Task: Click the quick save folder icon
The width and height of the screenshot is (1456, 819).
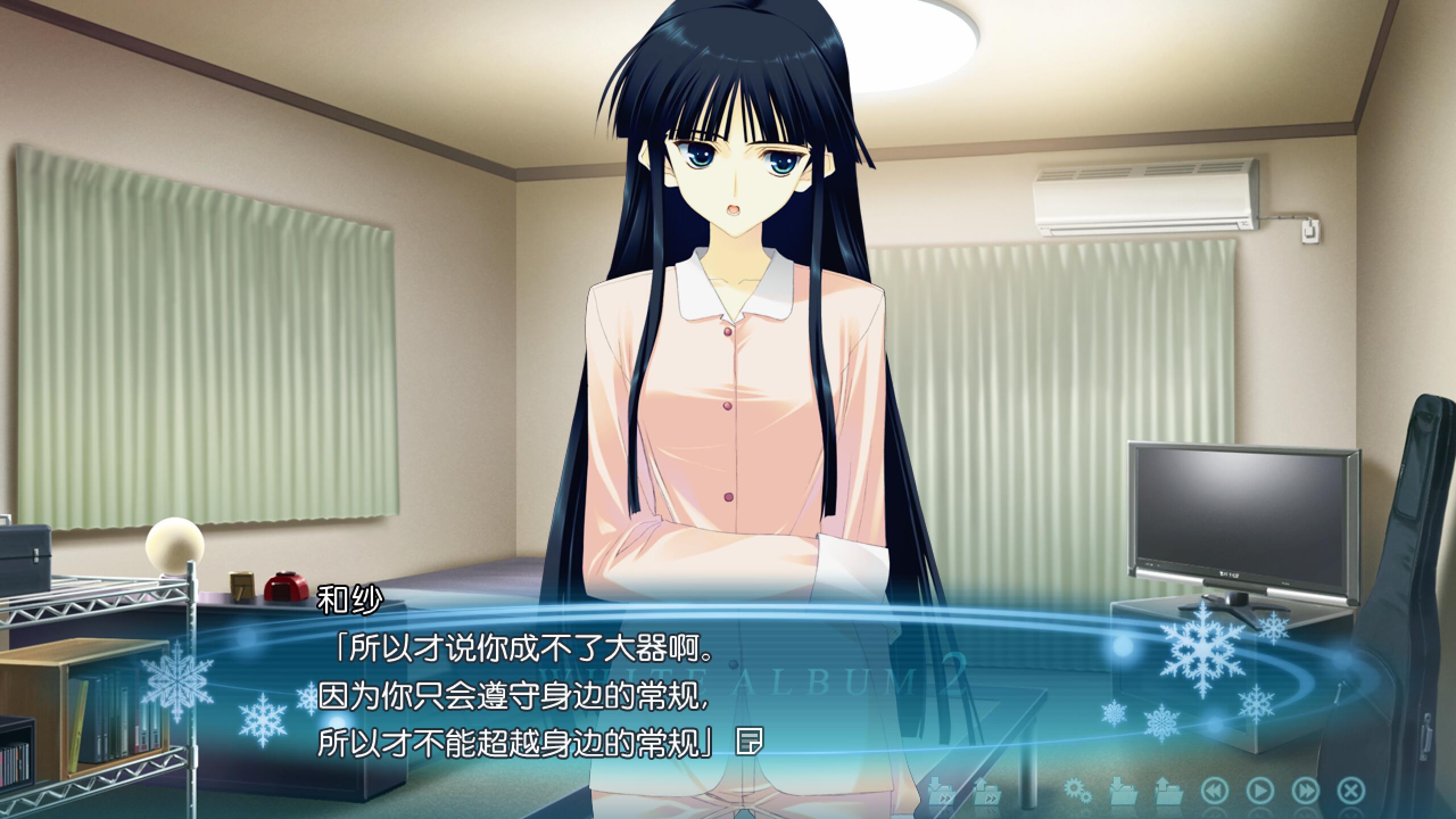Action: pyautogui.click(x=941, y=791)
